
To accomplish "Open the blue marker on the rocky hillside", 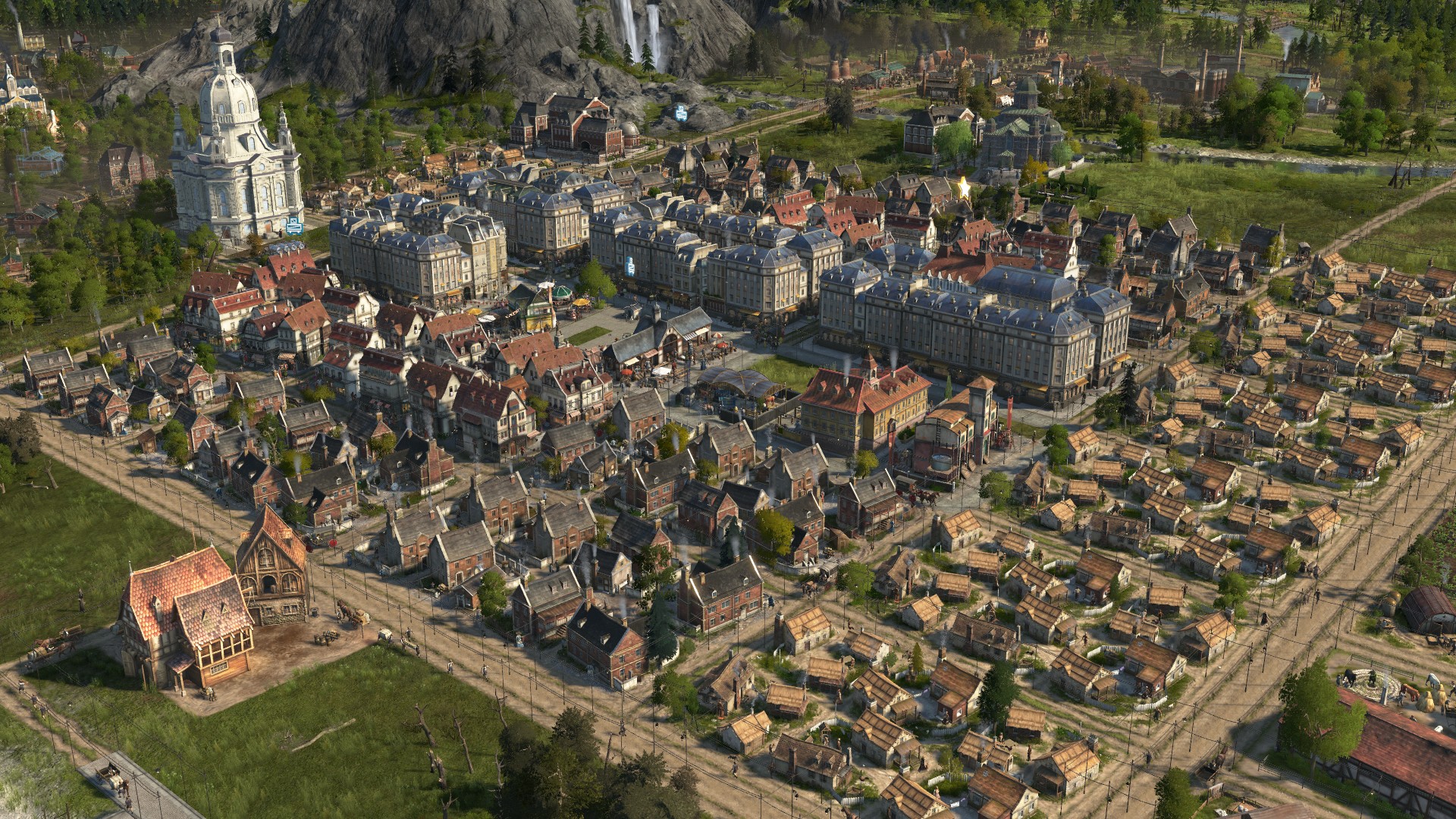I will (681, 113).
